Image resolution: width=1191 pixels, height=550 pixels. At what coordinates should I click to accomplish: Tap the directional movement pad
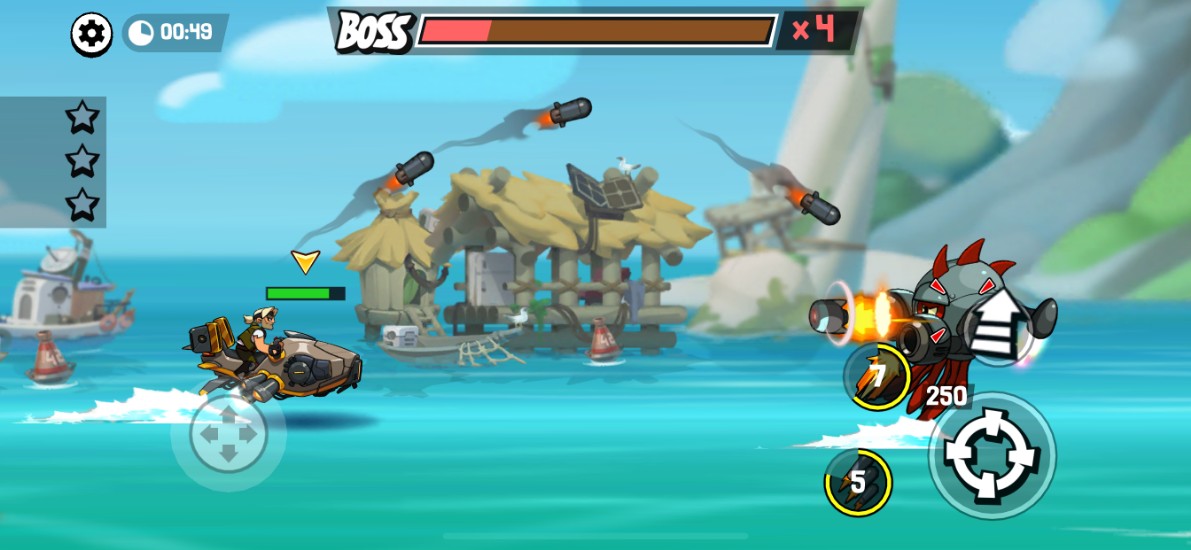tap(228, 436)
